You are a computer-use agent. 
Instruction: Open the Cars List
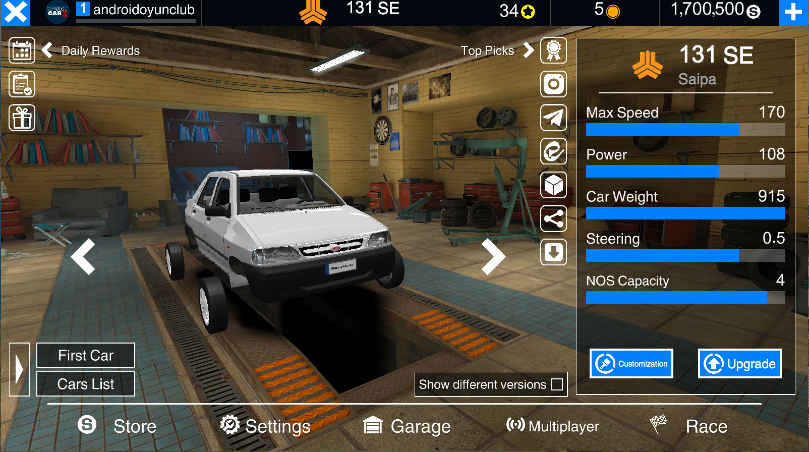point(85,384)
